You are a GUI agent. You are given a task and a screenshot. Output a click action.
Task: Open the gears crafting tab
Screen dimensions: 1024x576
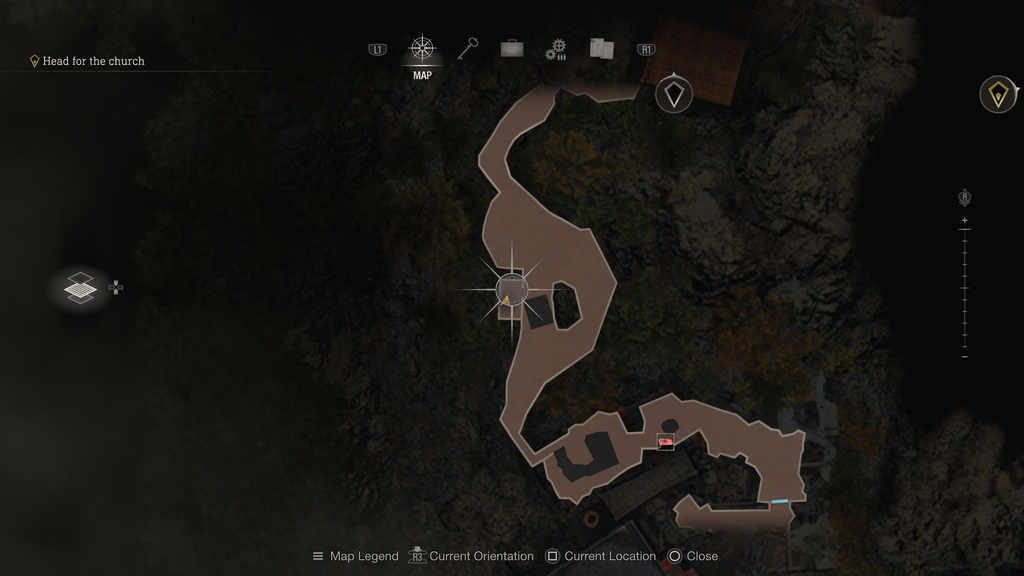coord(556,50)
